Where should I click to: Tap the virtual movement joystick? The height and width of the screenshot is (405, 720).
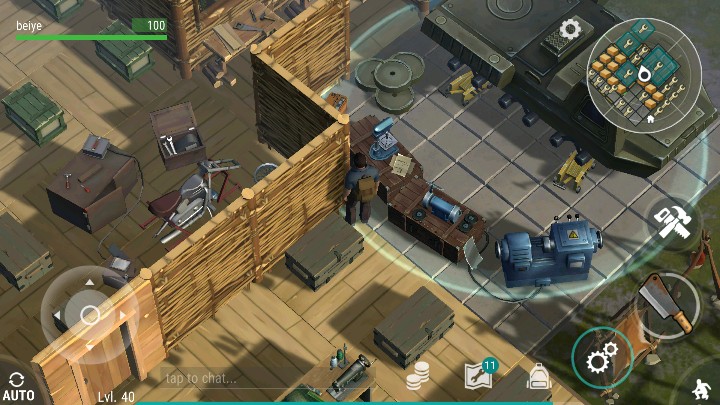click(x=90, y=315)
